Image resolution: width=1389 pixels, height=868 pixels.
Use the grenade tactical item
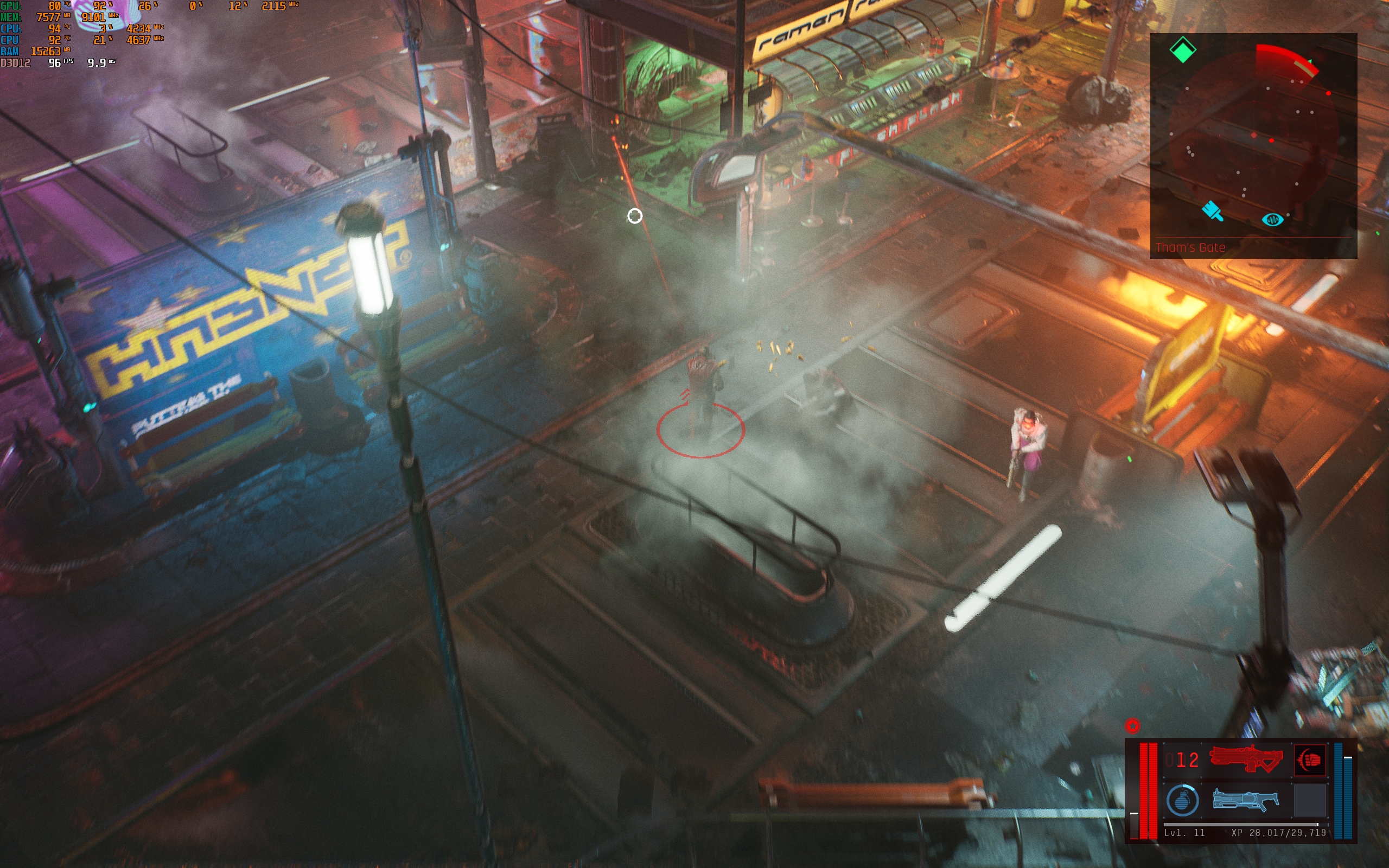[x=1182, y=800]
